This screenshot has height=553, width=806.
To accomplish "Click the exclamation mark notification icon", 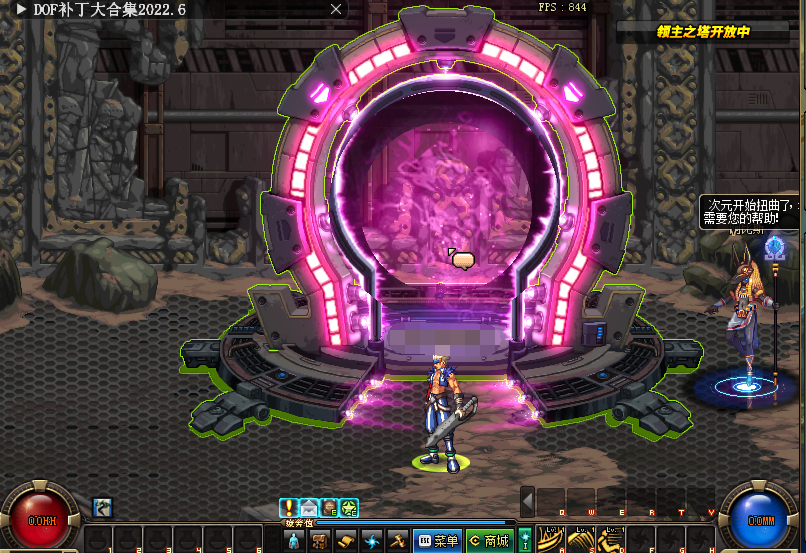I will tap(289, 507).
